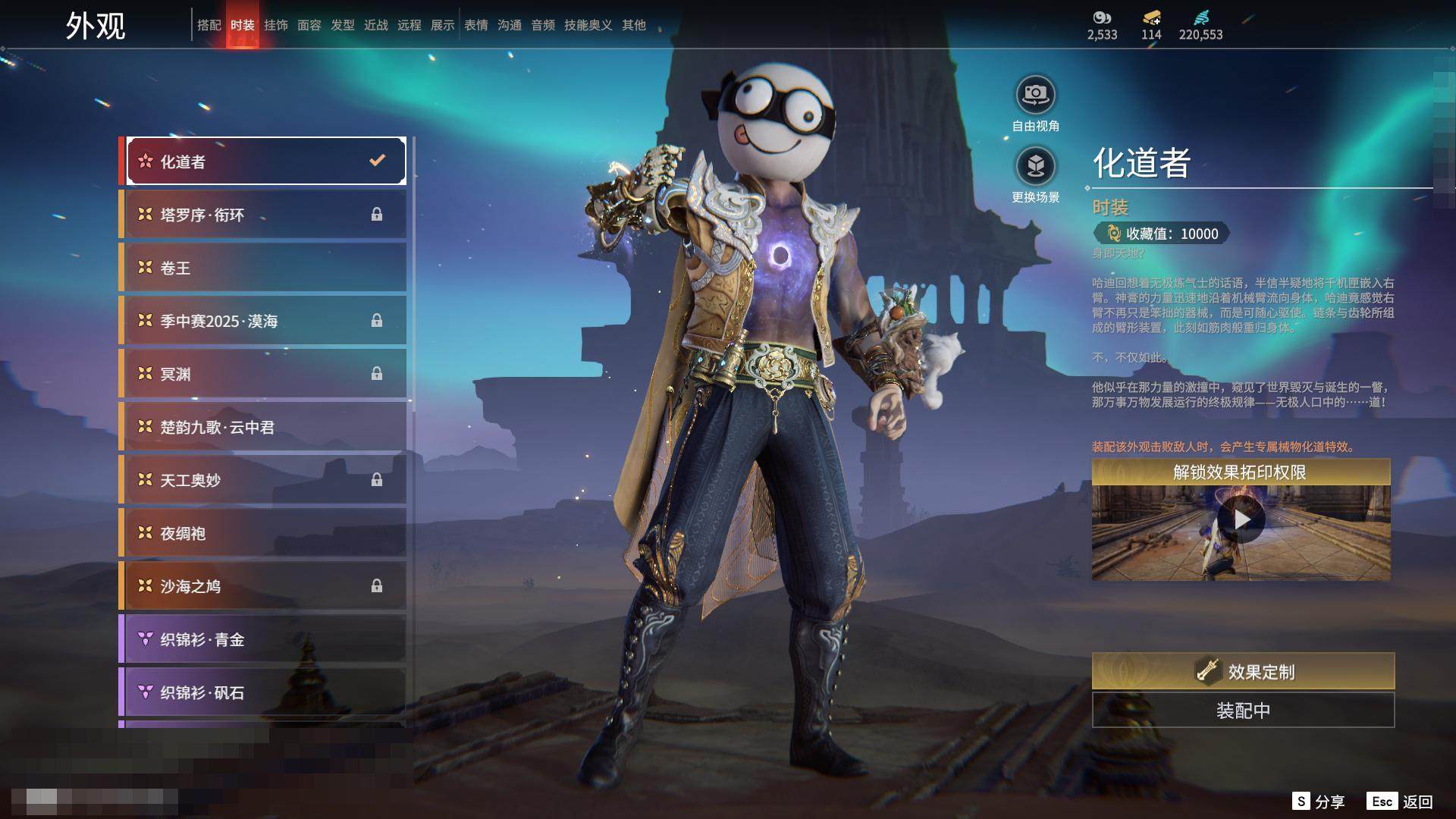Viewport: 1456px width, 819px height.
Task: Switch to the 搭配 tab
Action: [209, 25]
